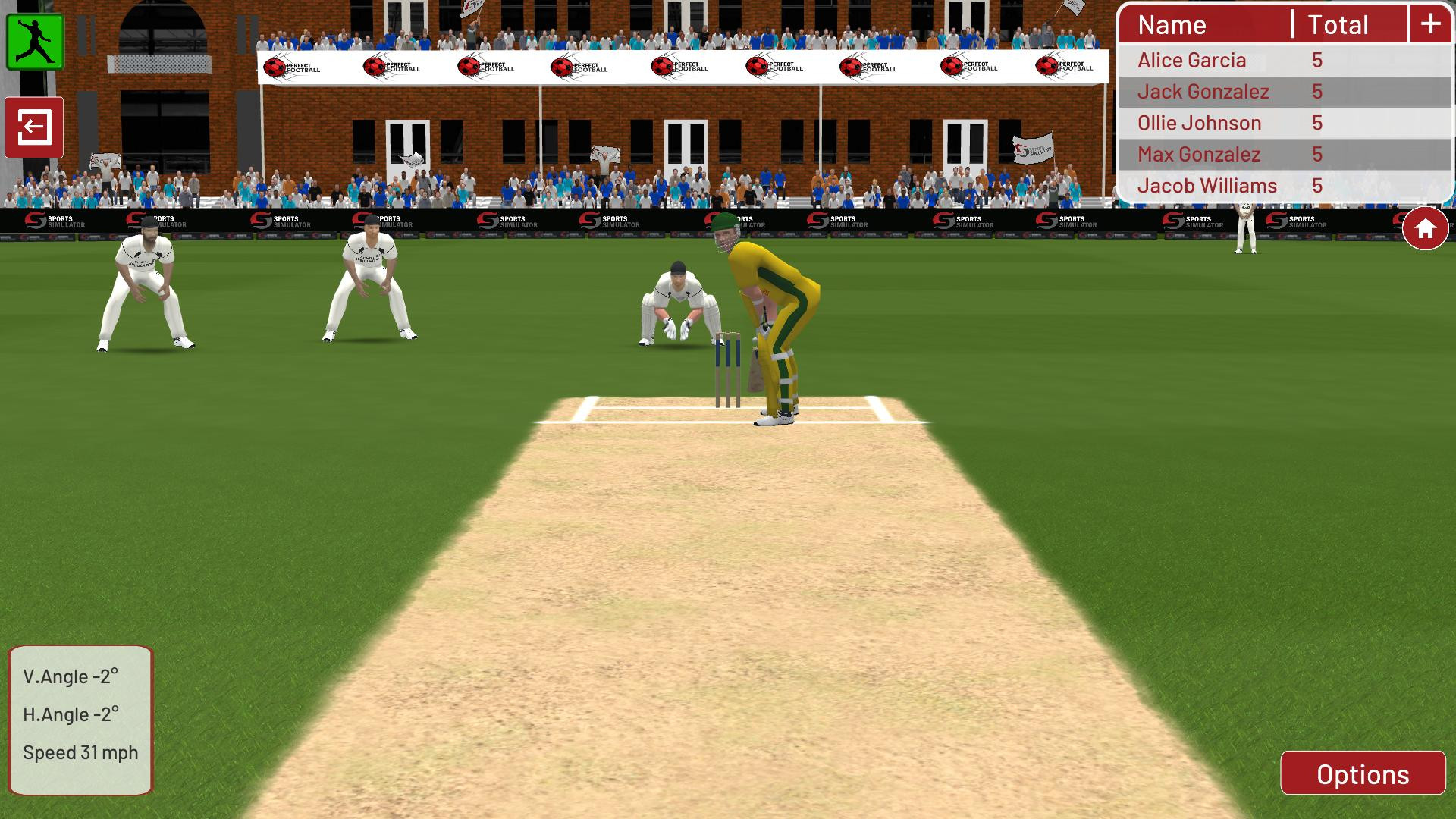Click the red exit arrow icon
This screenshot has height=819, width=1456.
coord(34,127)
